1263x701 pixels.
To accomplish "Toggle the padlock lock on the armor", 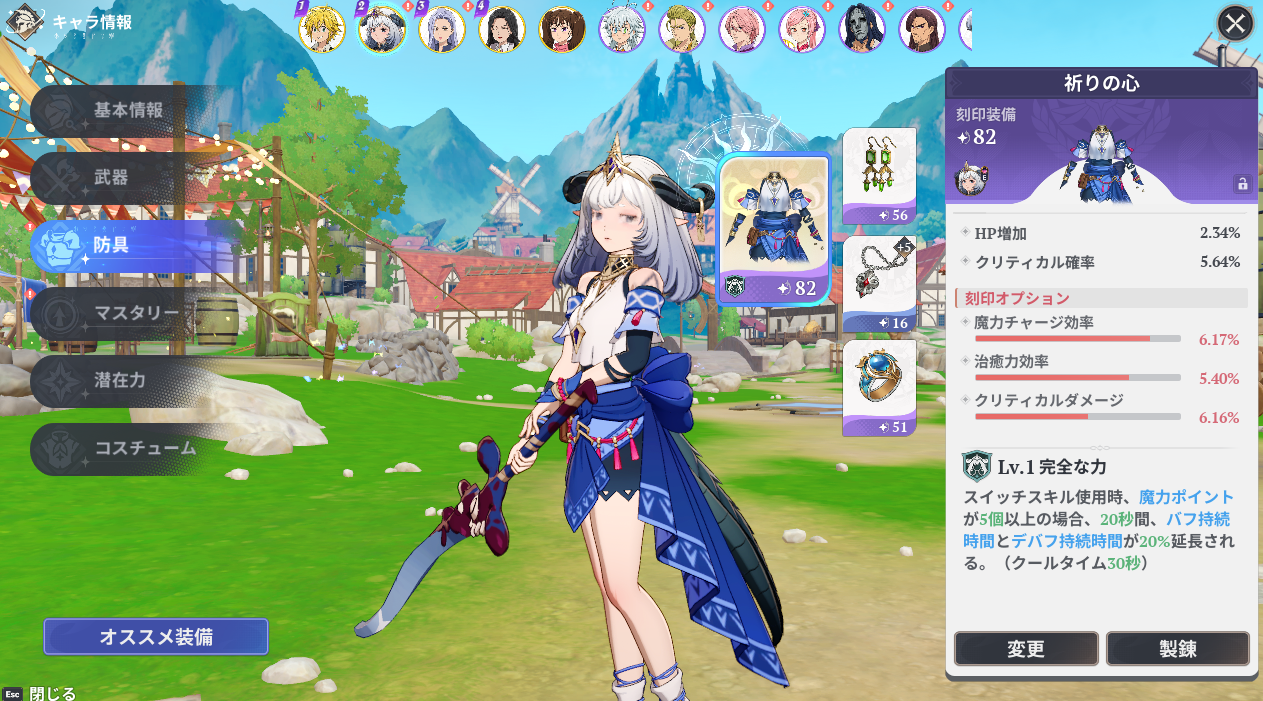I will tap(1242, 184).
